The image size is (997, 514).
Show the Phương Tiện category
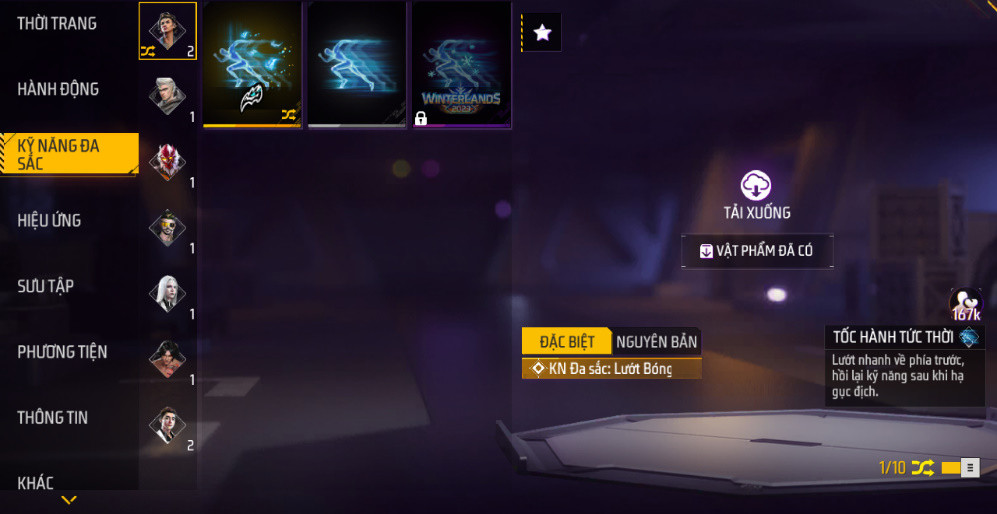[62, 352]
